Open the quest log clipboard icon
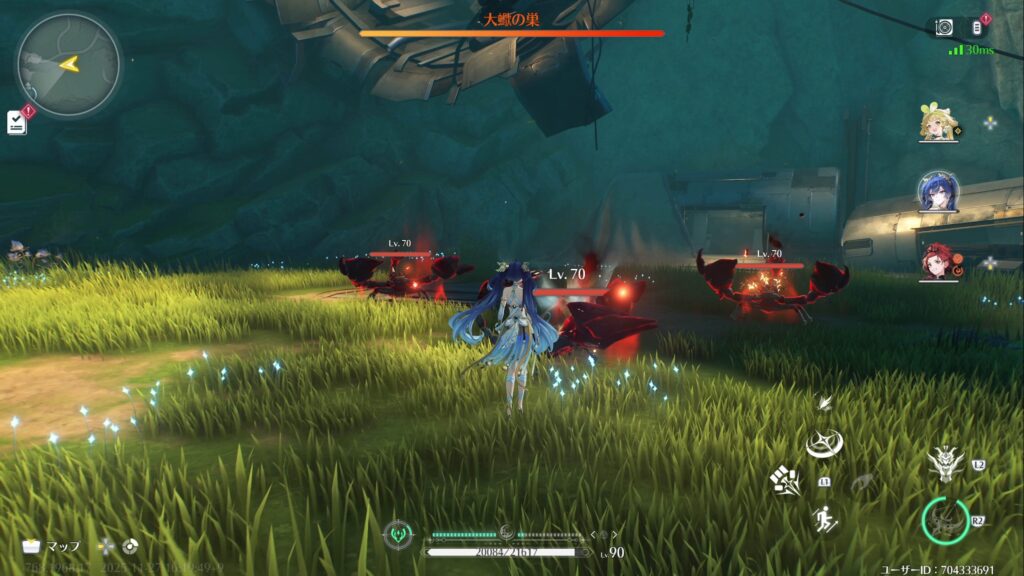 point(17,122)
